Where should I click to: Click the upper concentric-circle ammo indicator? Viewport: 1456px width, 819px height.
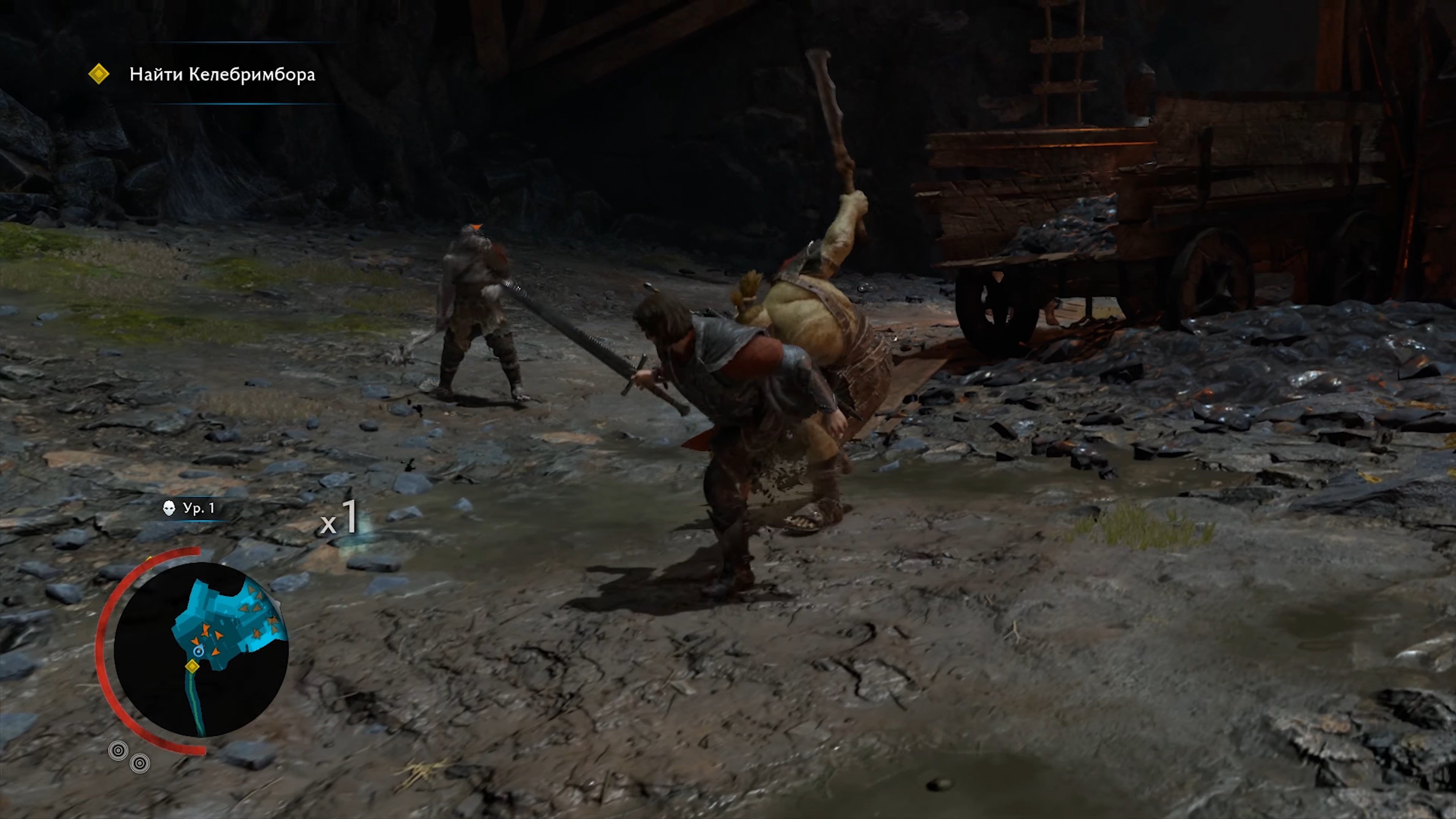point(118,750)
